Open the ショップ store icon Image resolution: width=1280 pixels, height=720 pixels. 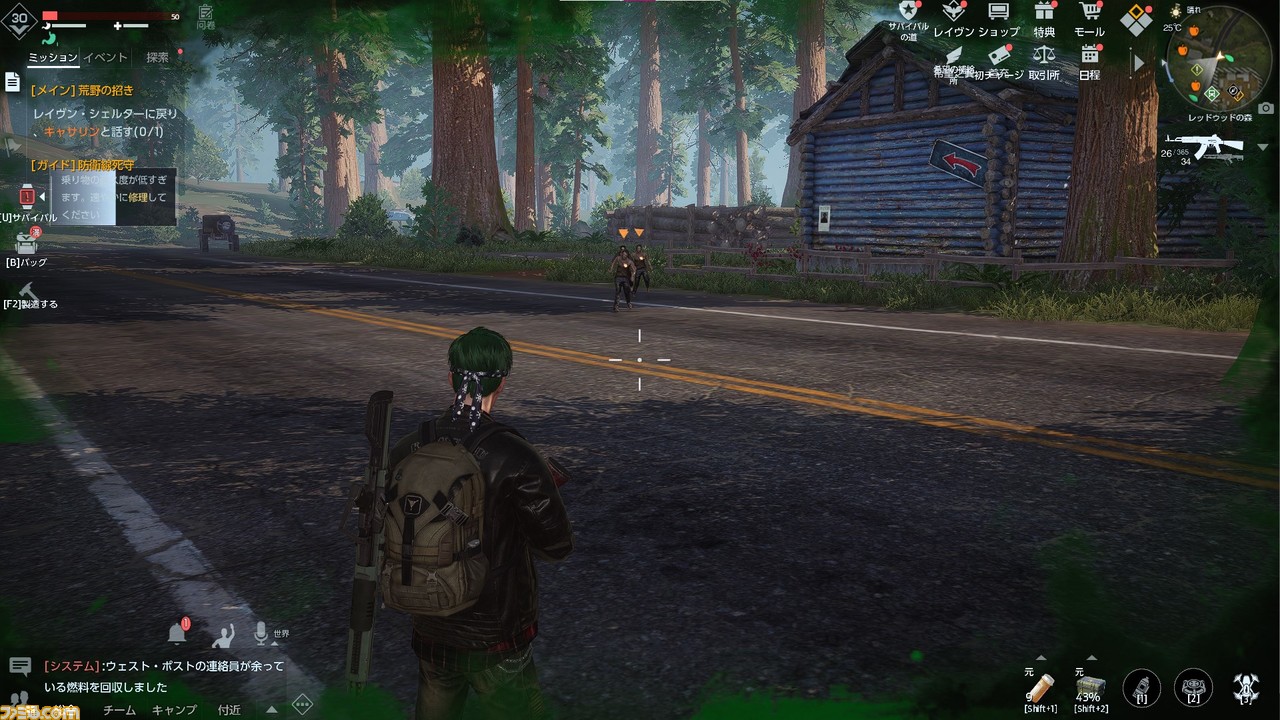[998, 12]
